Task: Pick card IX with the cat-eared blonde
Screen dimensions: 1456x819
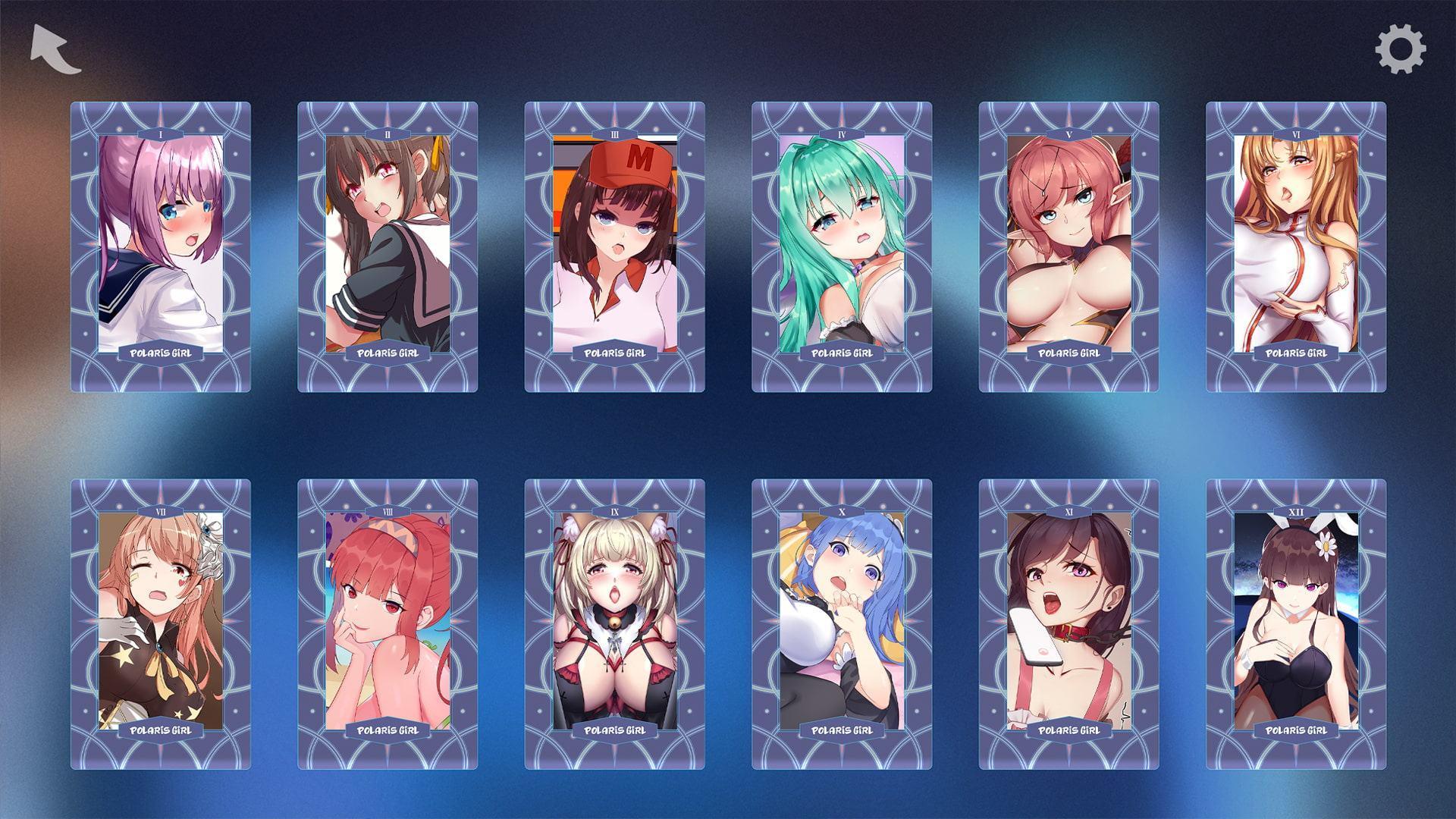Action: 614,623
